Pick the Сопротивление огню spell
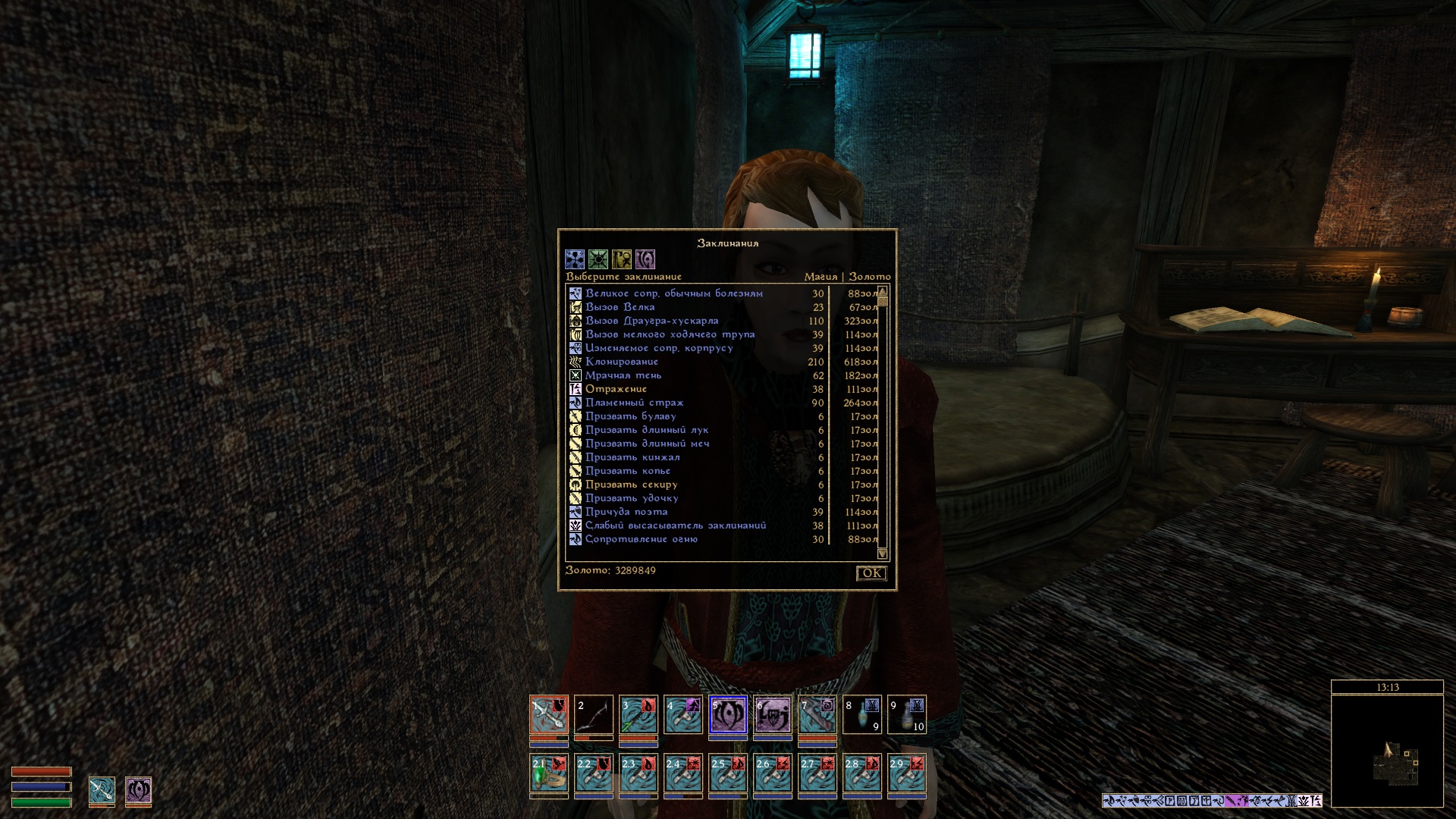Screen dimensions: 1456x819 click(x=641, y=539)
